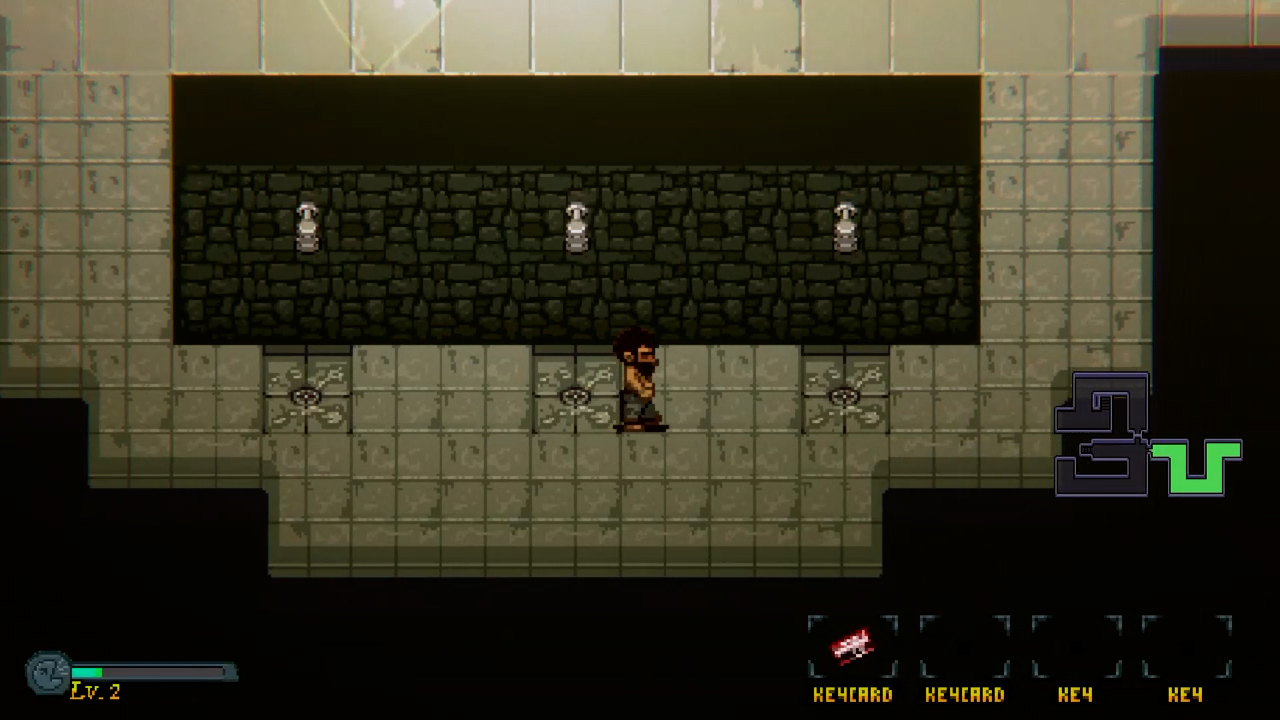Image resolution: width=1280 pixels, height=720 pixels.
Task: Click the center valve wheel near the character
Action: [x=577, y=397]
